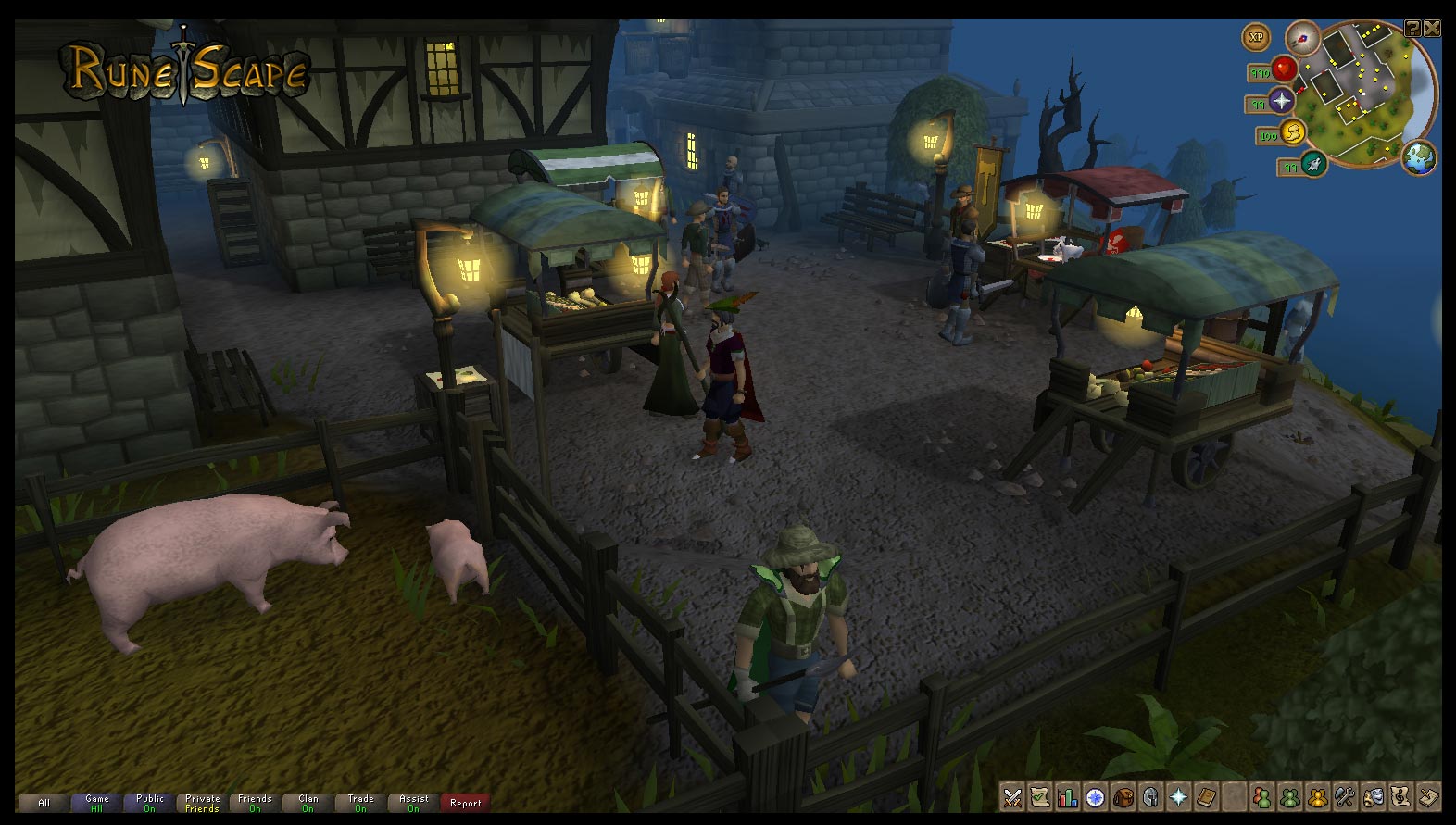Screen dimensions: 1456x825
Task: Open the helmet worn equipment tab
Action: click(1150, 797)
